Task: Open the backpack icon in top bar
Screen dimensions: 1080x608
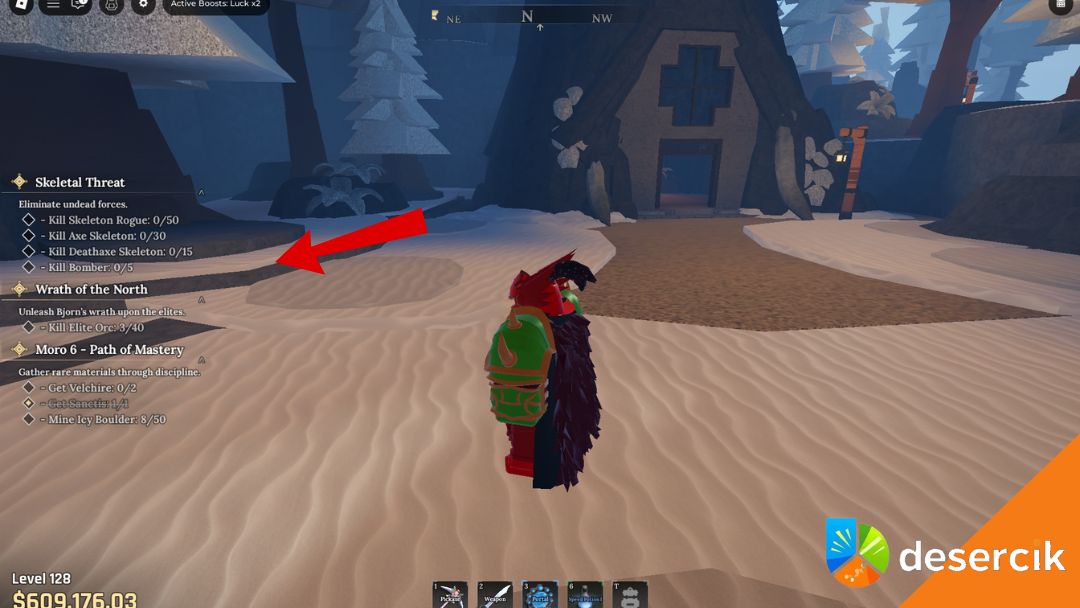Action: pyautogui.click(x=111, y=4)
